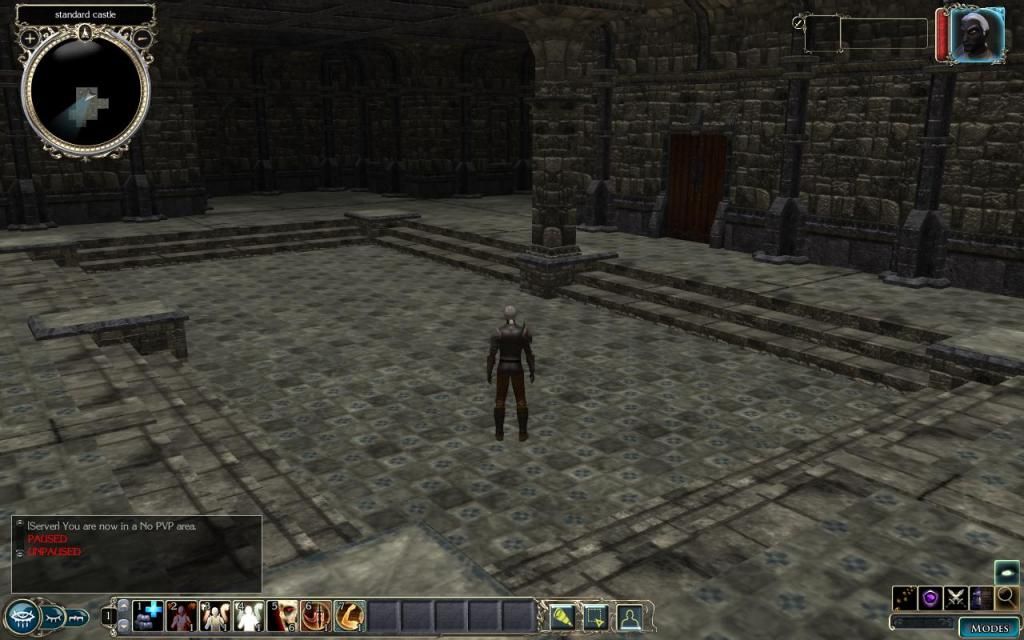This screenshot has height=640, width=1024.
Task: Activate the magnifying glass search icon
Action: [x=1006, y=597]
